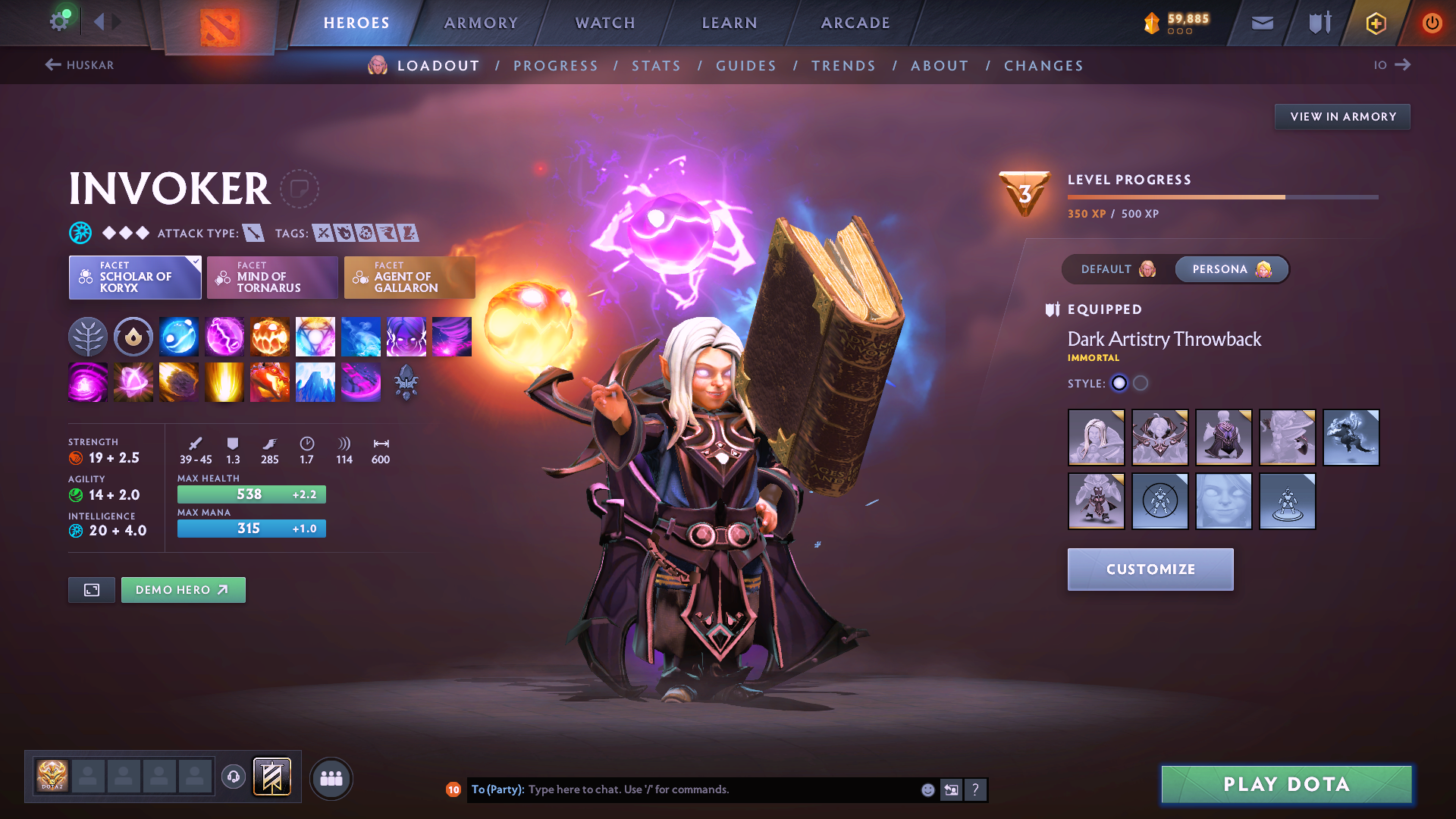Open the Armory tab

coord(481,23)
